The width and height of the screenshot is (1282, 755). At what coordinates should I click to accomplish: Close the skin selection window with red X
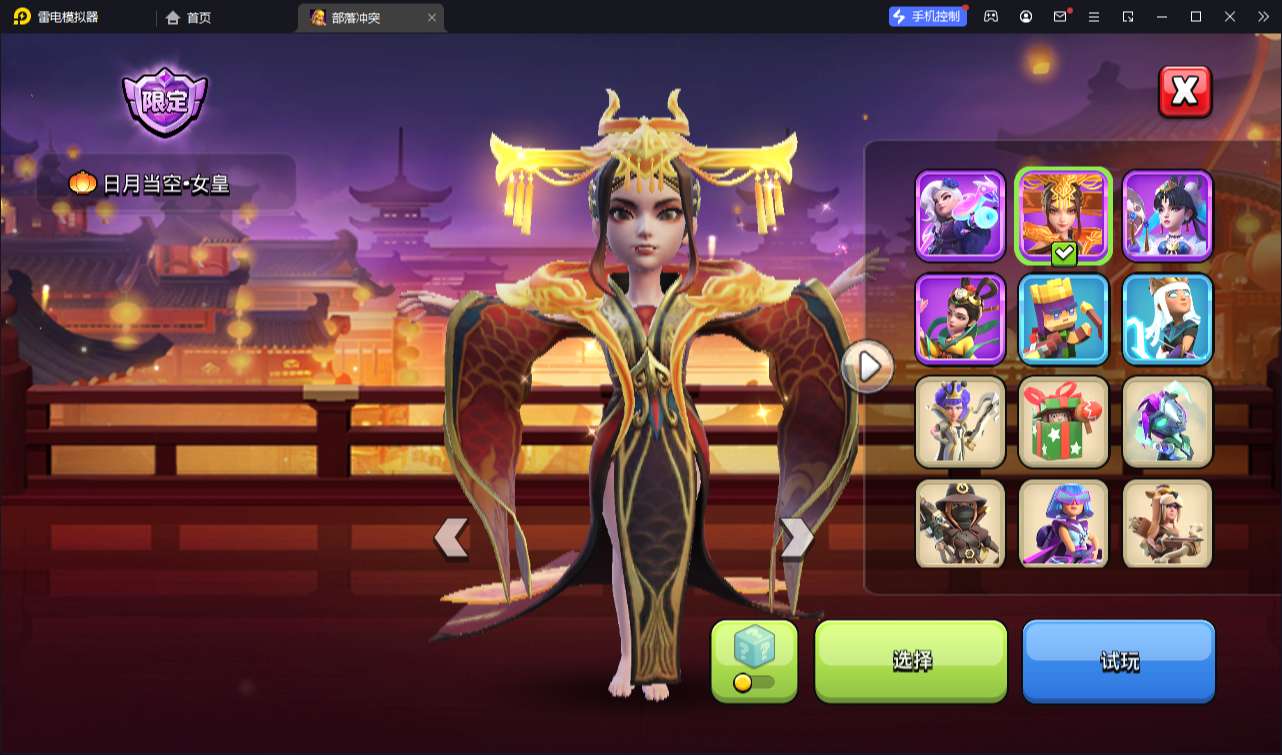[x=1184, y=91]
